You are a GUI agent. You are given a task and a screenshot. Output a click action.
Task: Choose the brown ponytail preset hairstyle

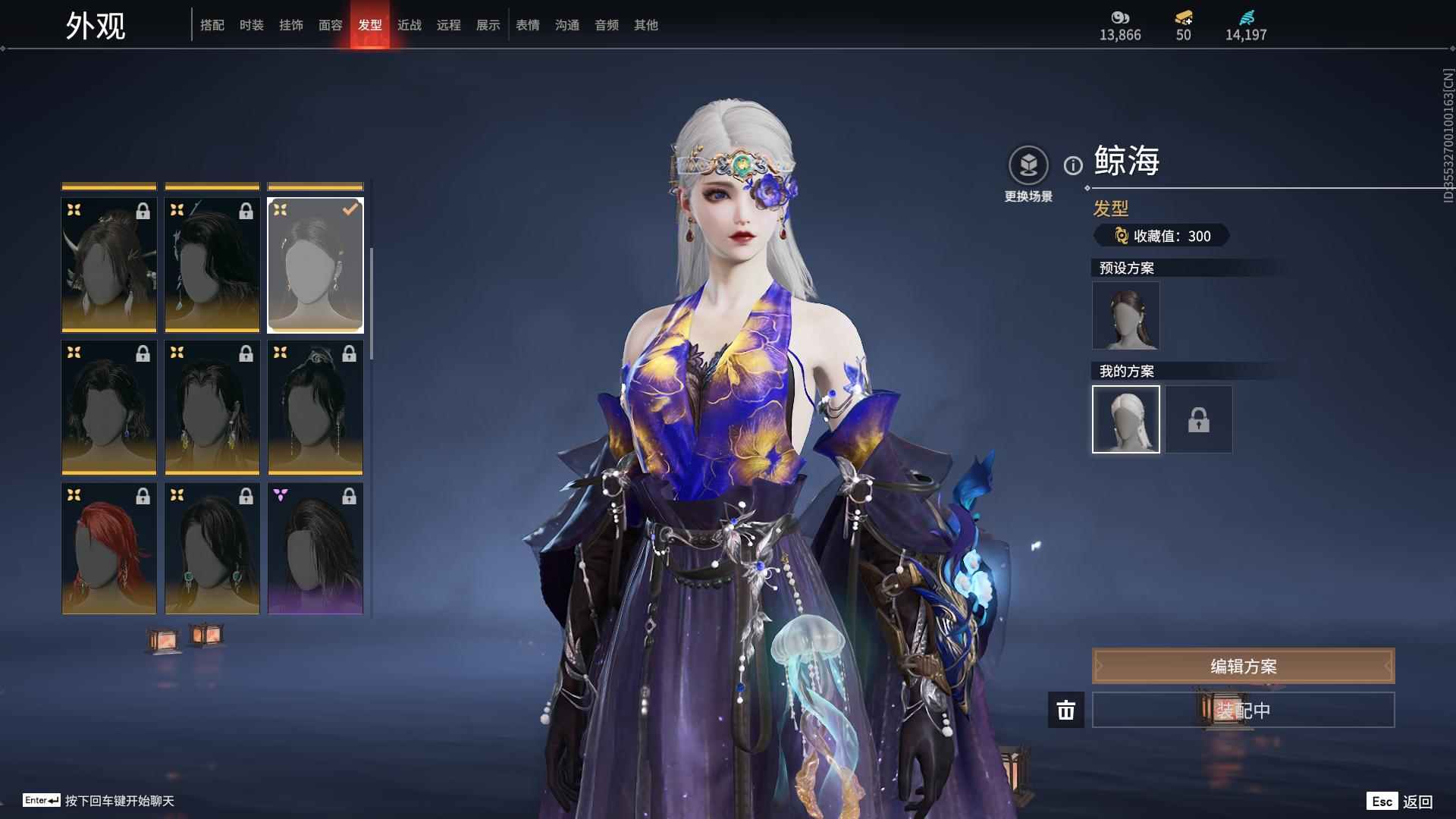1125,315
